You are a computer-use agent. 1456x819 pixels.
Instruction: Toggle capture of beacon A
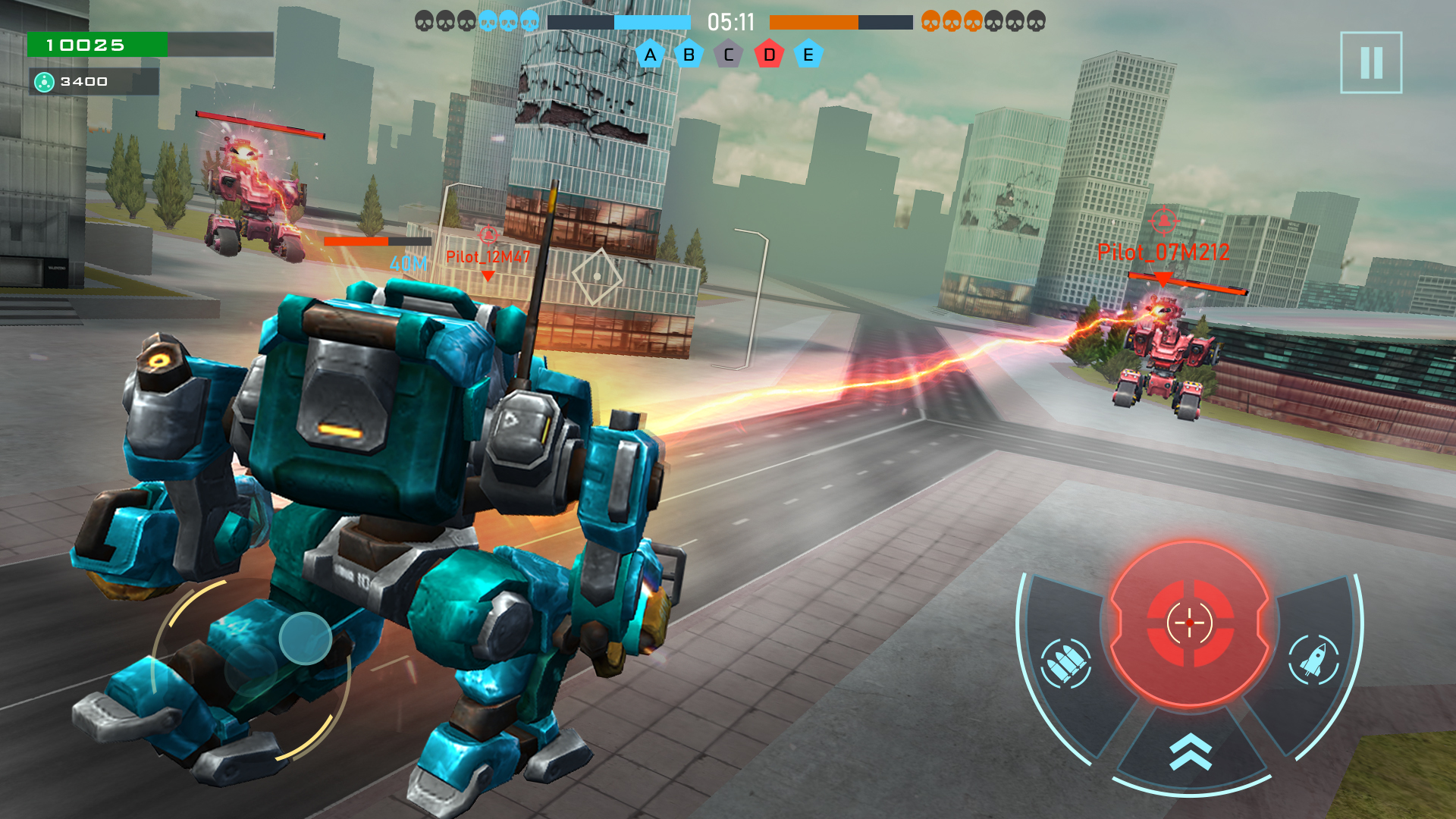649,55
